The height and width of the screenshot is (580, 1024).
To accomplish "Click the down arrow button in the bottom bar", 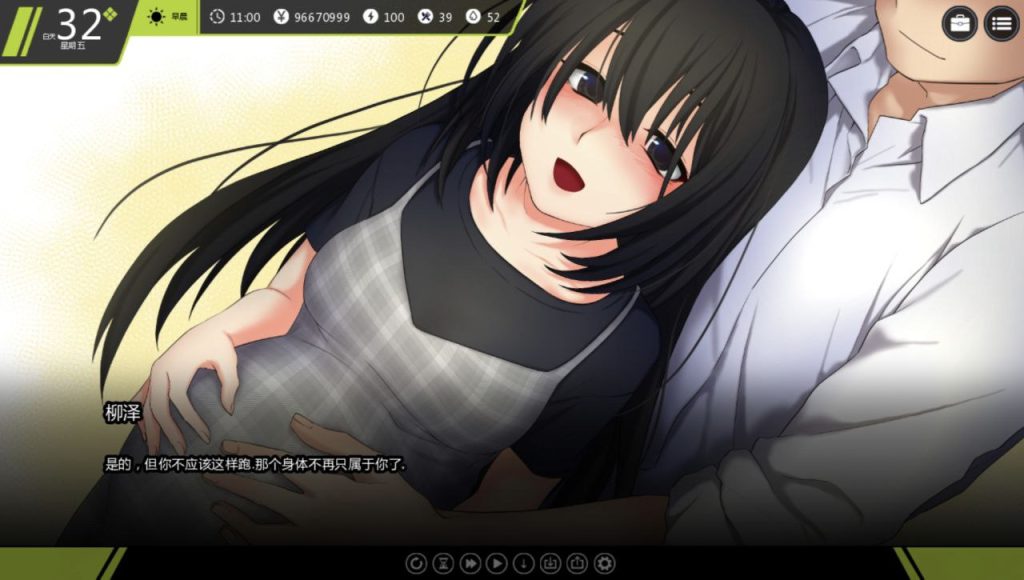I will pyautogui.click(x=523, y=563).
